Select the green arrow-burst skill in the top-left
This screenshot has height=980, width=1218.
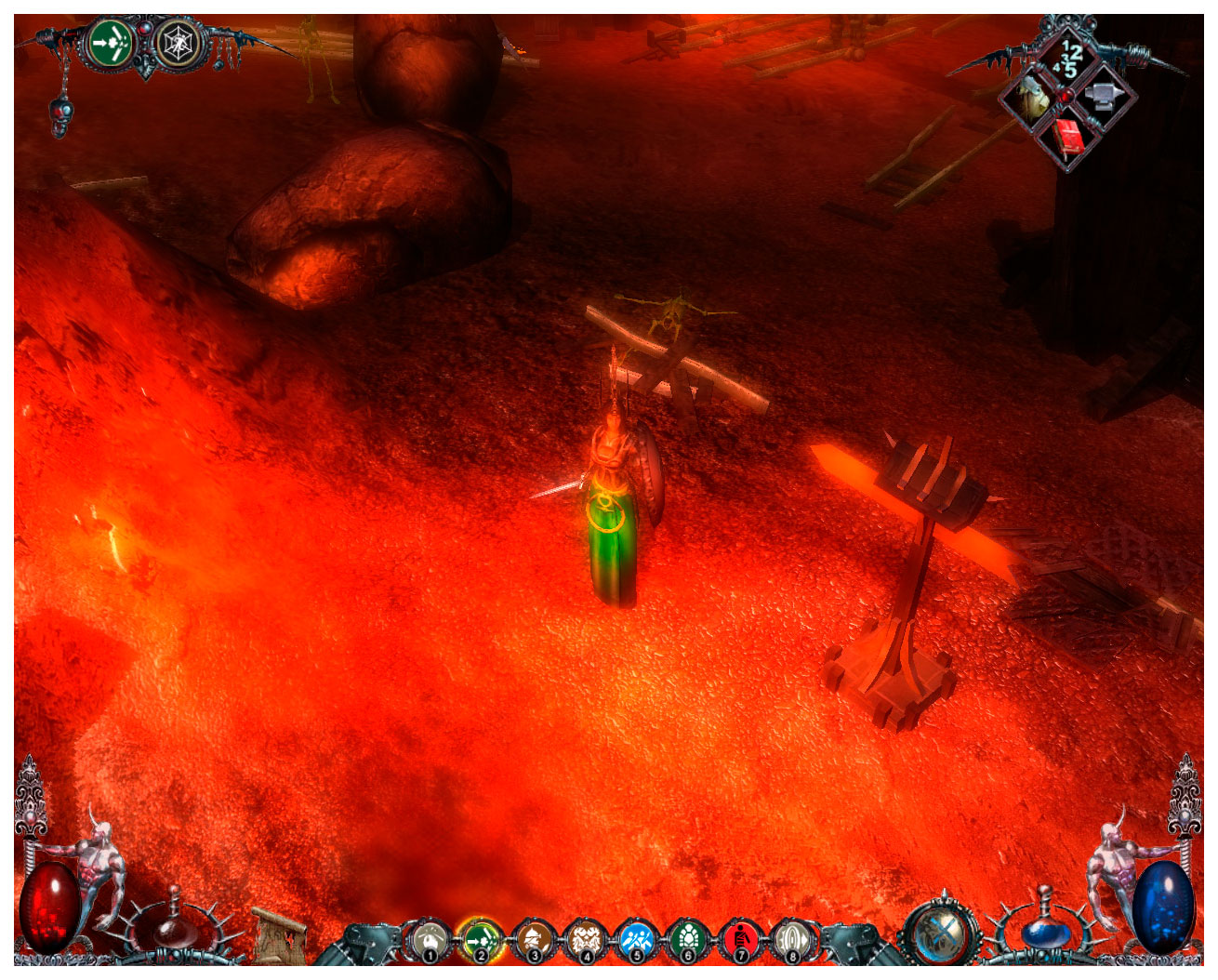click(113, 43)
